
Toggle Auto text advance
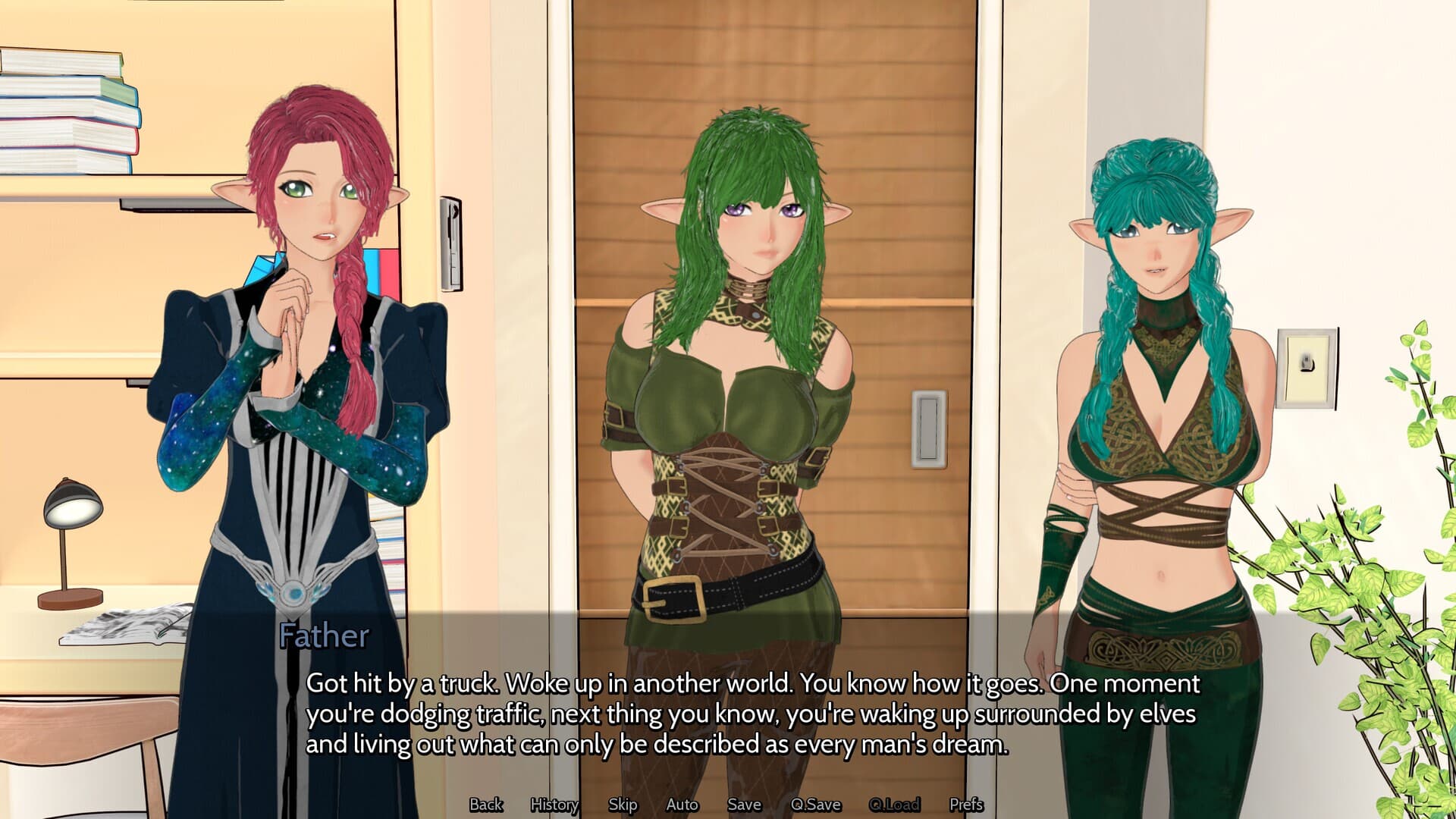tap(682, 805)
